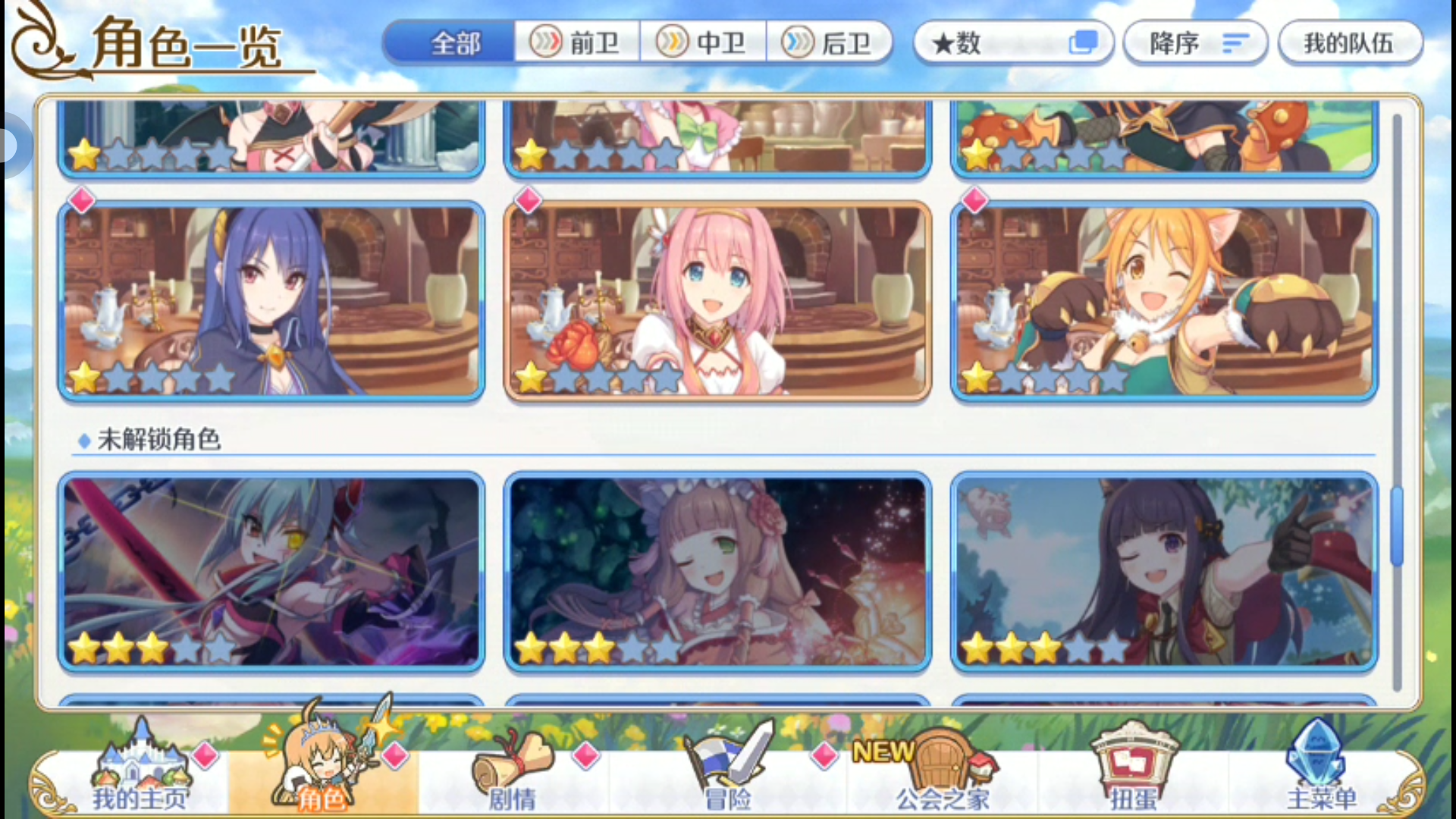Toggle the NEW badge on 公会之家
This screenshot has width=1456, height=819.
(x=883, y=752)
